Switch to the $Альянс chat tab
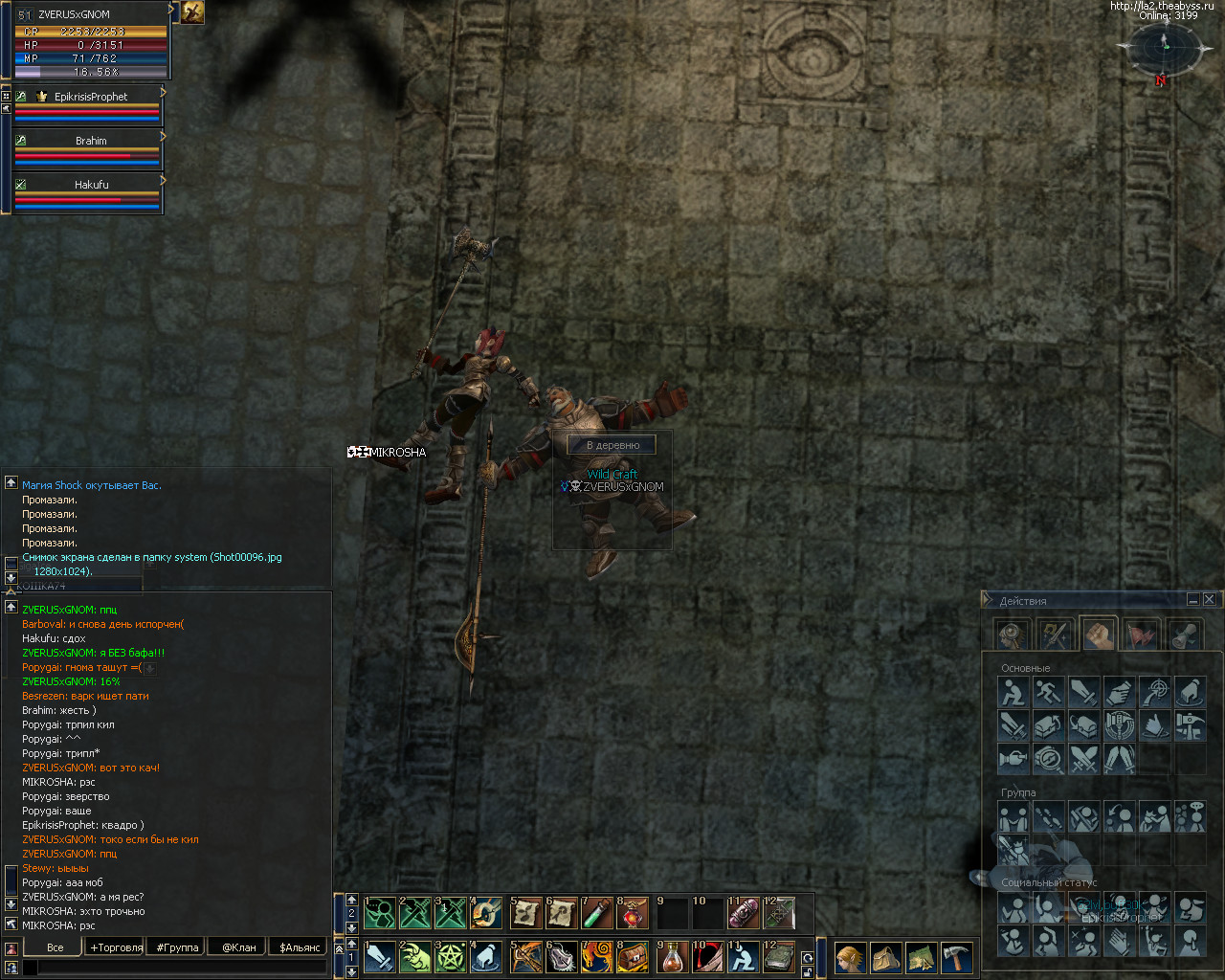 coord(300,947)
